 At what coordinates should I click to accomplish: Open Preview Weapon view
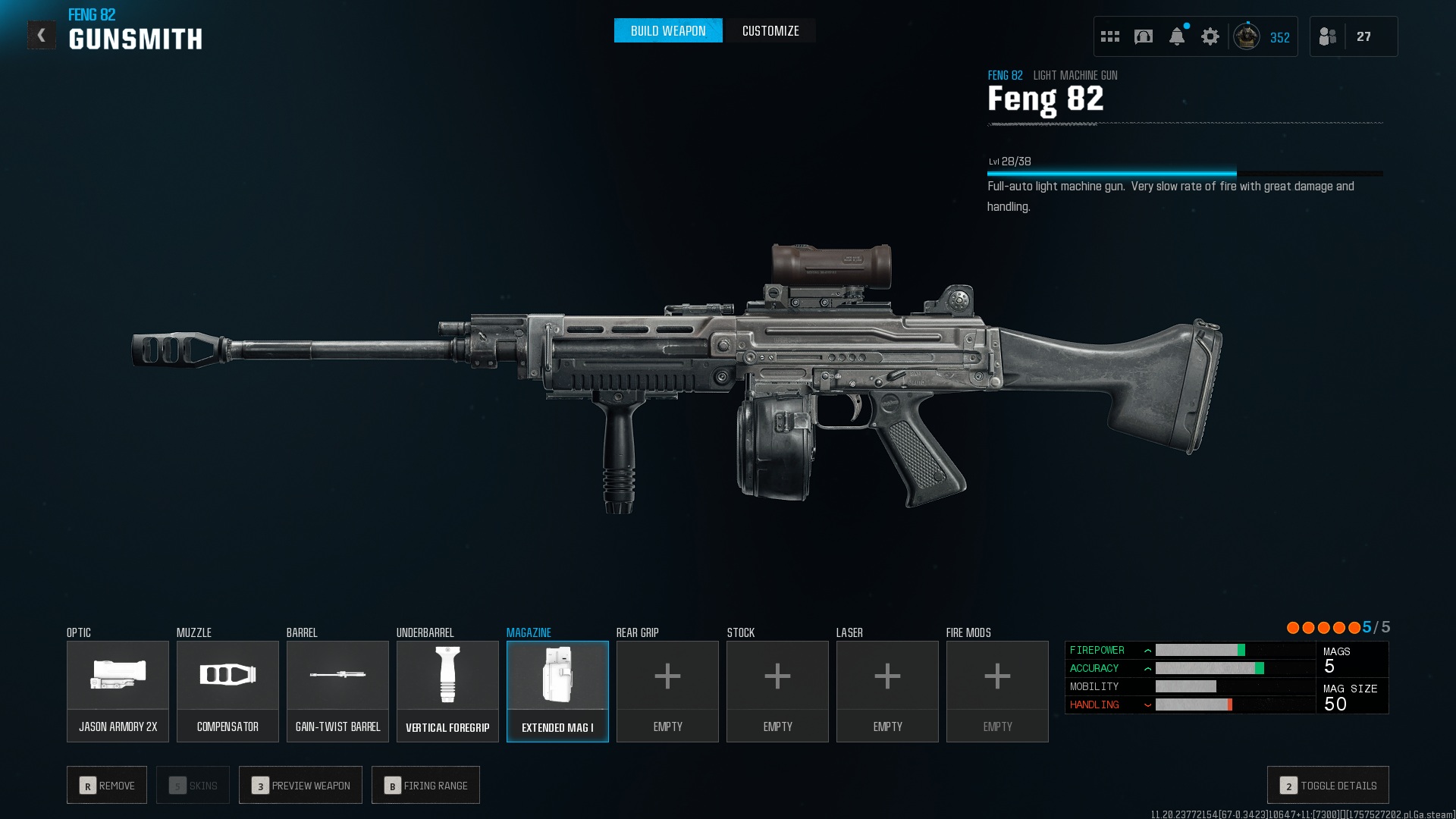coord(300,786)
